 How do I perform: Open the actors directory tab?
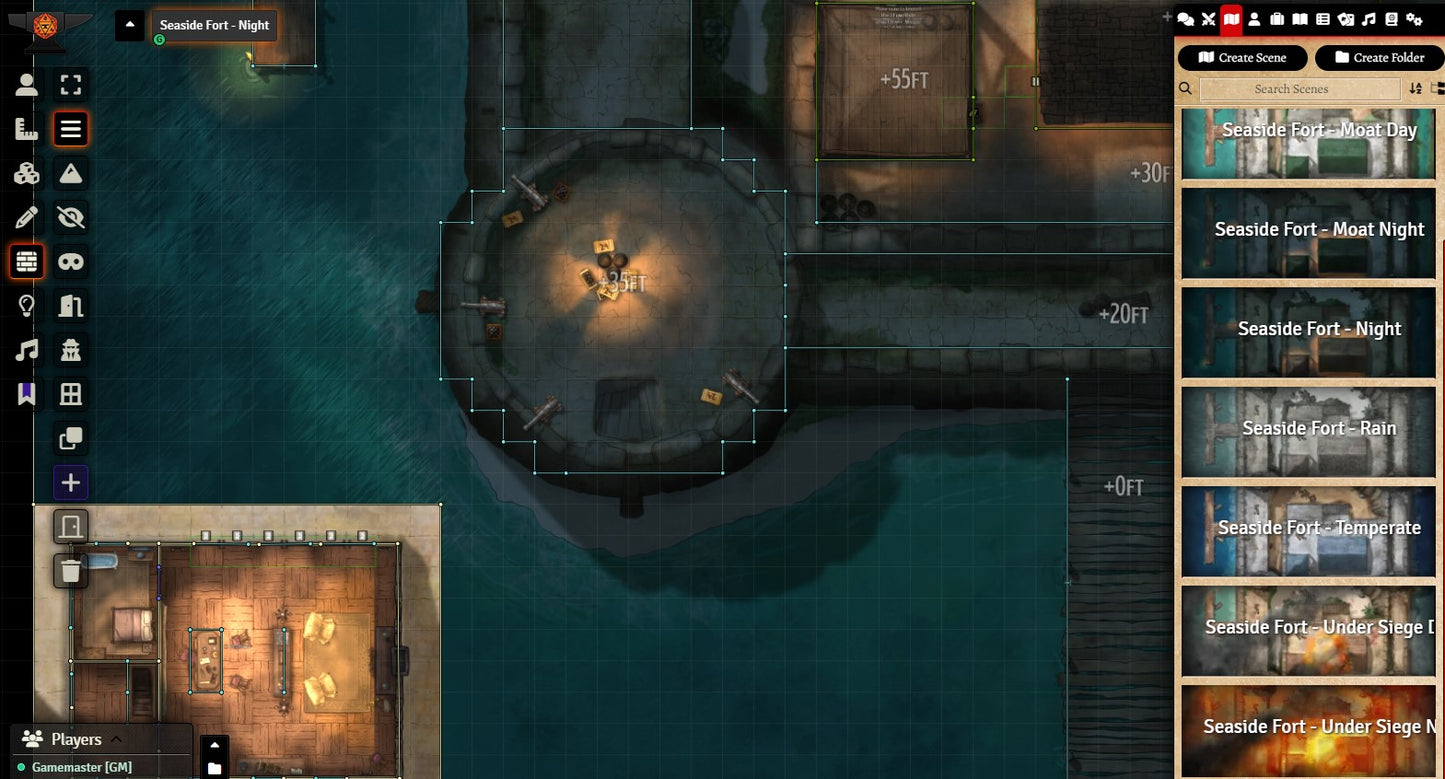pos(1254,19)
